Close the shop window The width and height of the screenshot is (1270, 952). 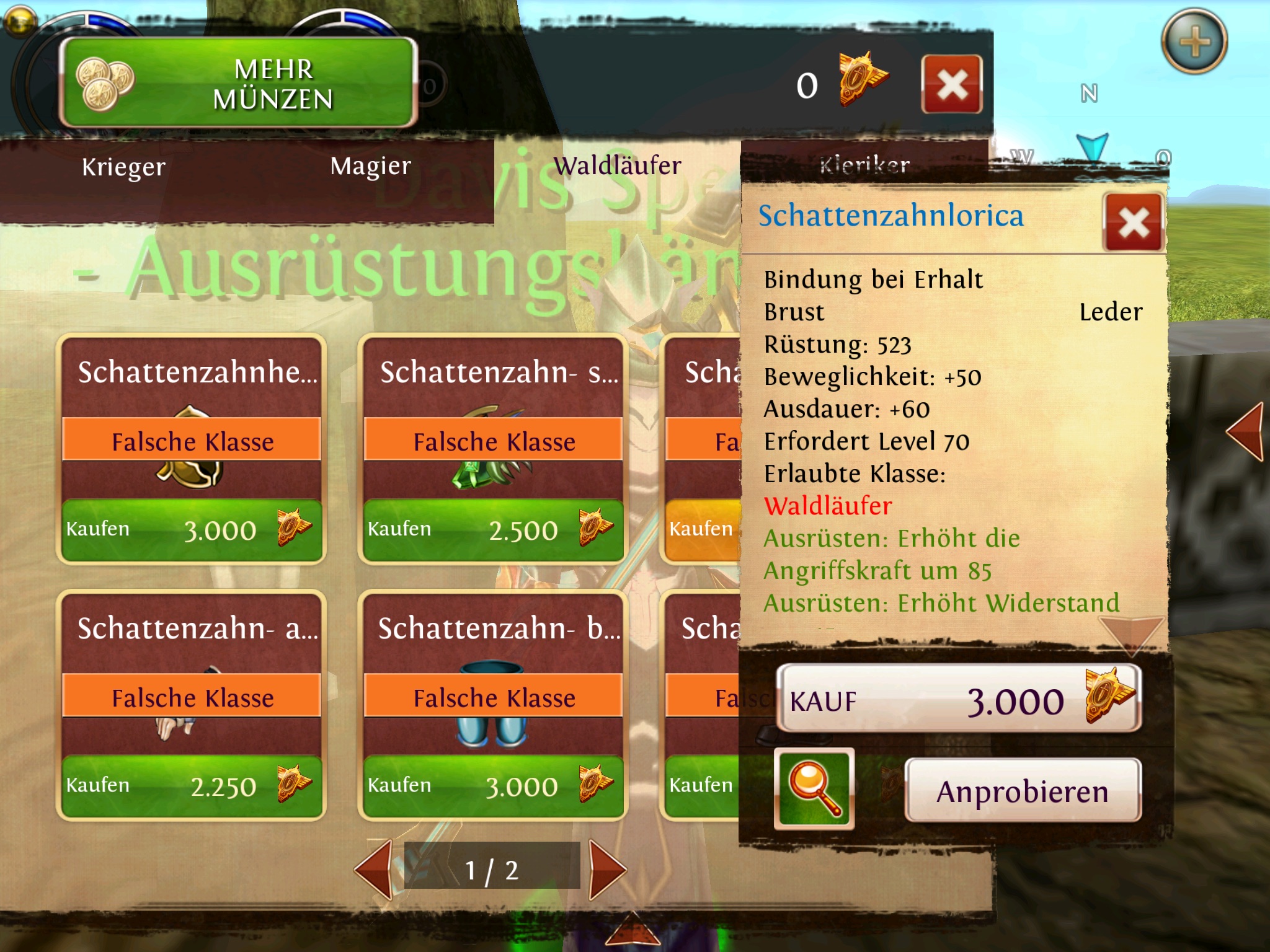[x=952, y=84]
